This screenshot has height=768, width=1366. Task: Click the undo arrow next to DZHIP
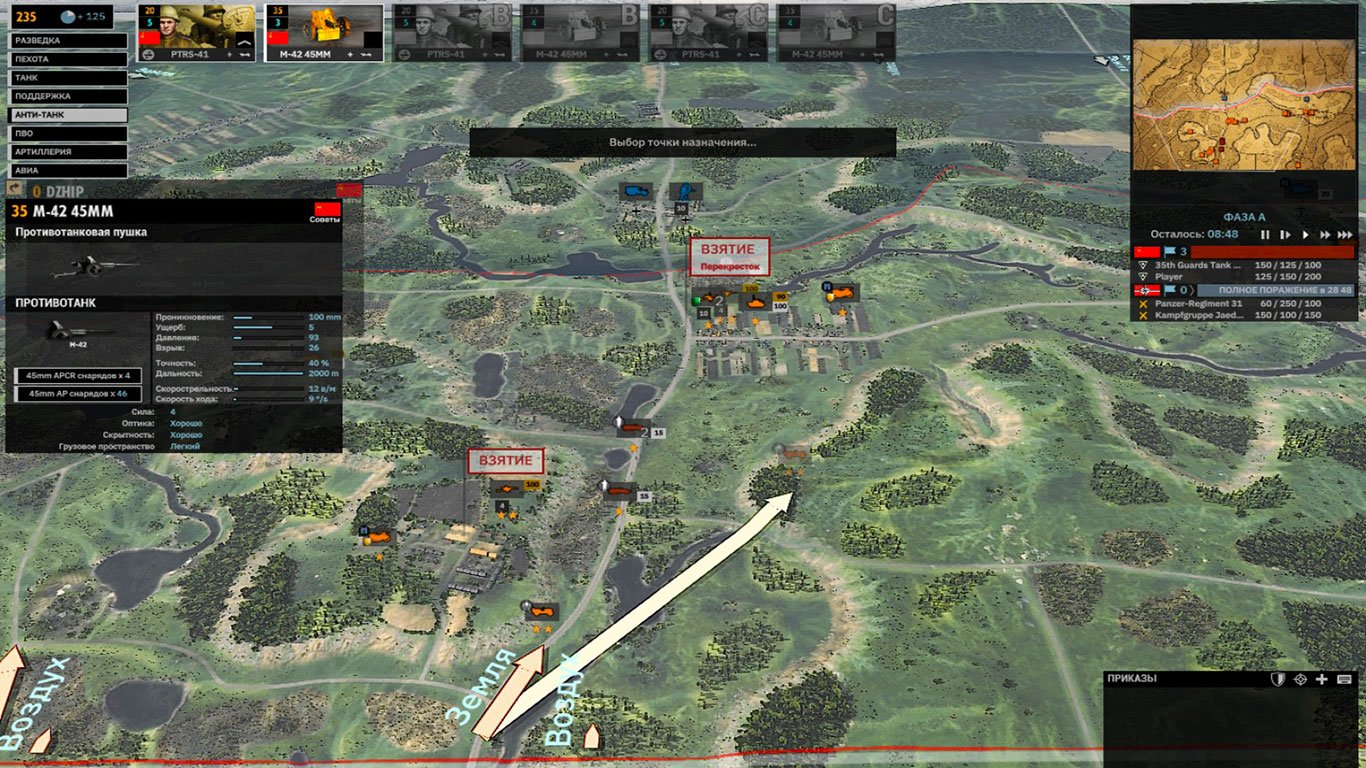point(14,187)
